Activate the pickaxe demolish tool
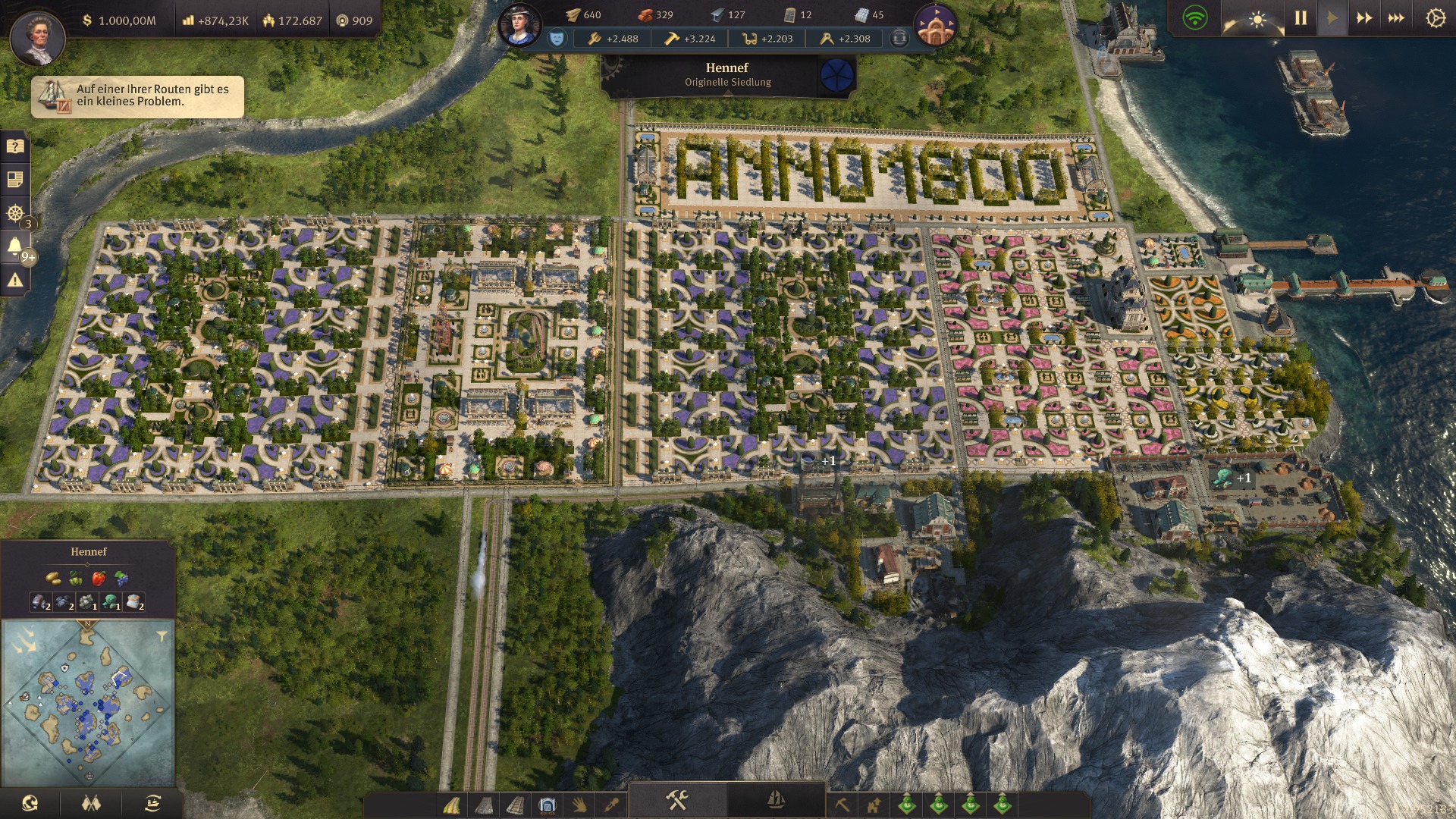The image size is (1456, 819). tap(842, 805)
